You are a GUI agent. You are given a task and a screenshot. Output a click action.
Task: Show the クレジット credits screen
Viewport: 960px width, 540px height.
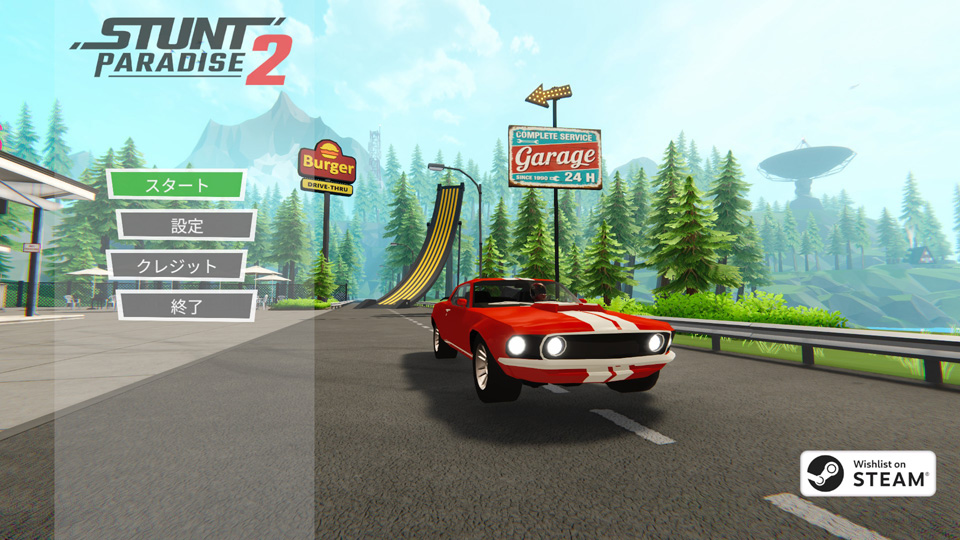(176, 265)
